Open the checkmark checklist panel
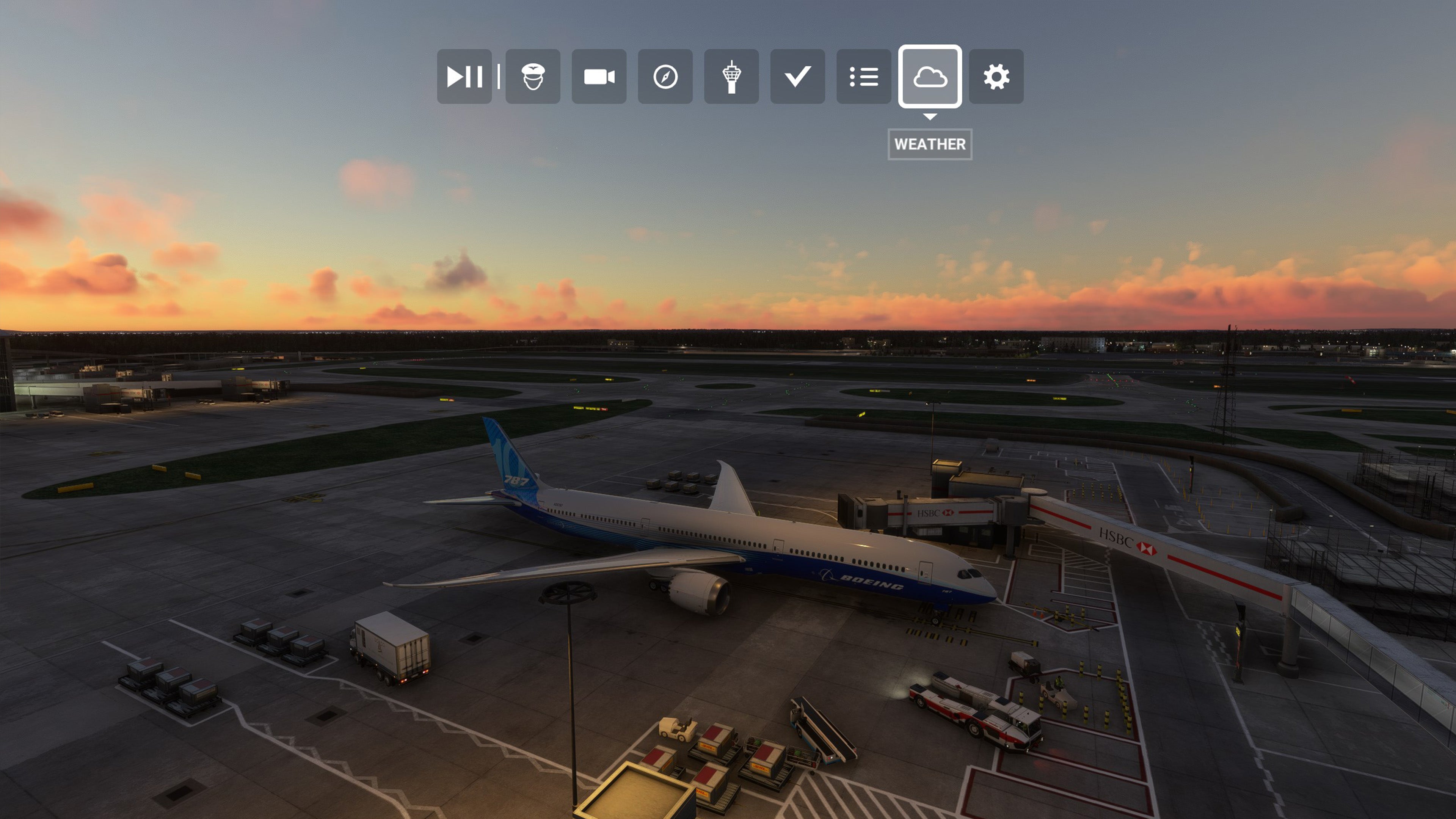The image size is (1456, 819). (x=797, y=76)
